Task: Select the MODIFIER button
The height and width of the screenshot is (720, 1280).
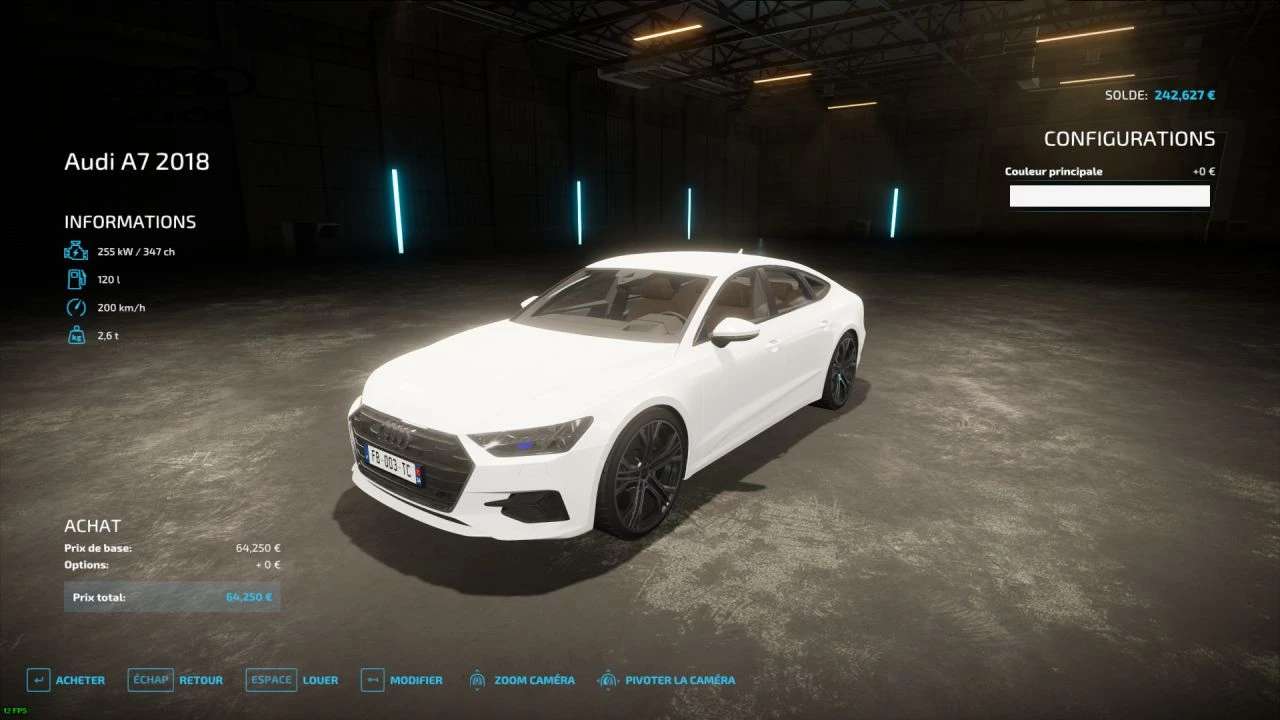Action: [x=402, y=680]
